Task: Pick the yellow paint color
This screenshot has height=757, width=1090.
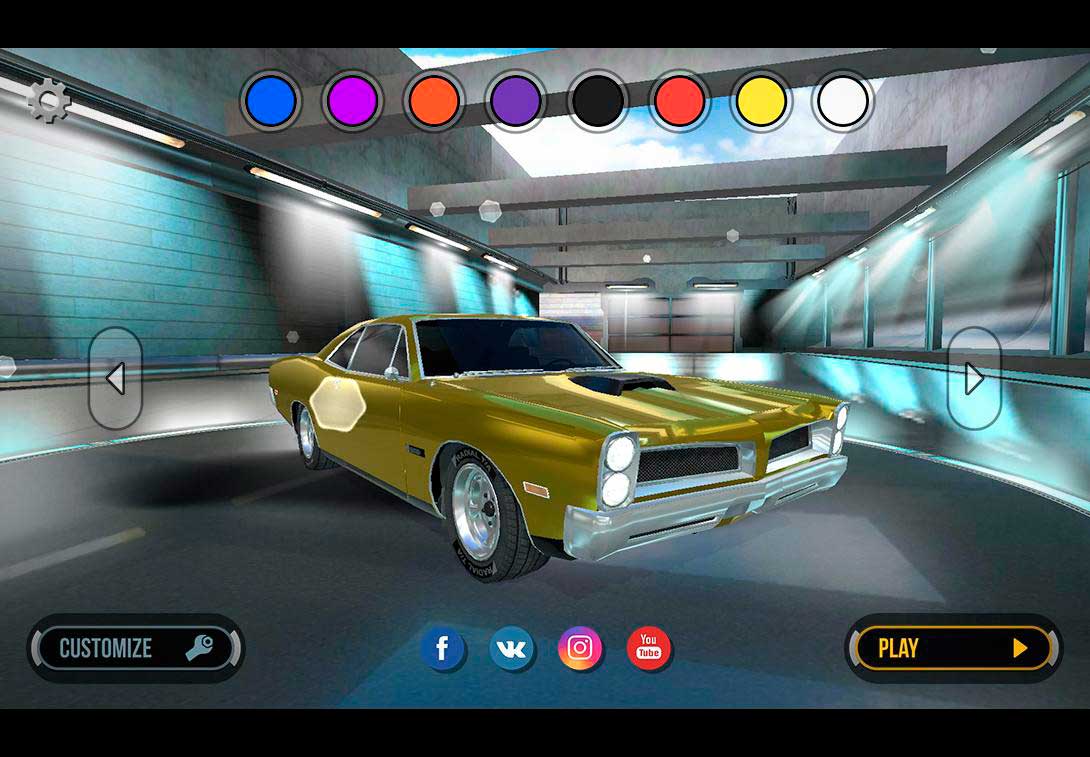Action: (x=761, y=101)
